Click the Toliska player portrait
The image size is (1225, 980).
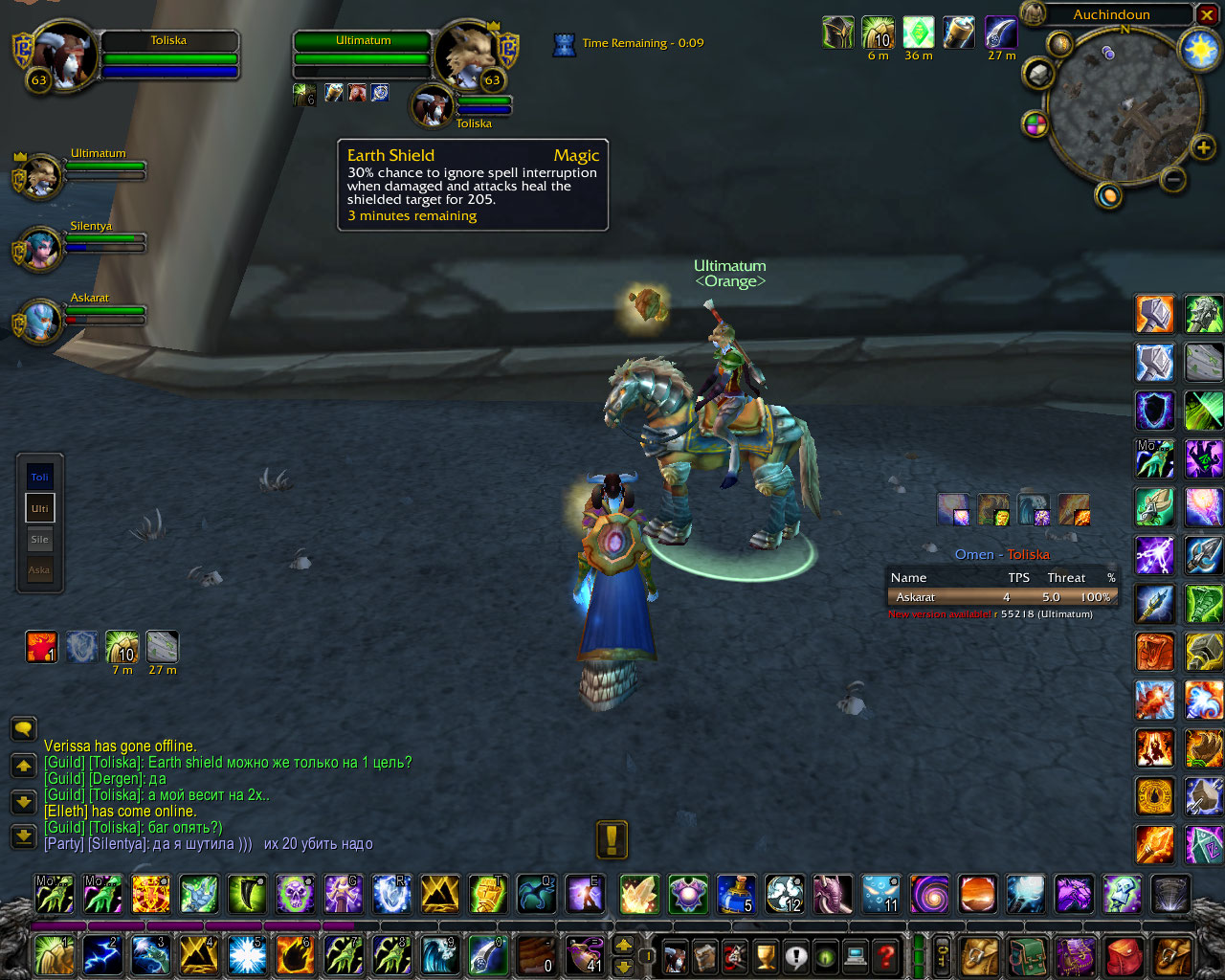point(63,56)
